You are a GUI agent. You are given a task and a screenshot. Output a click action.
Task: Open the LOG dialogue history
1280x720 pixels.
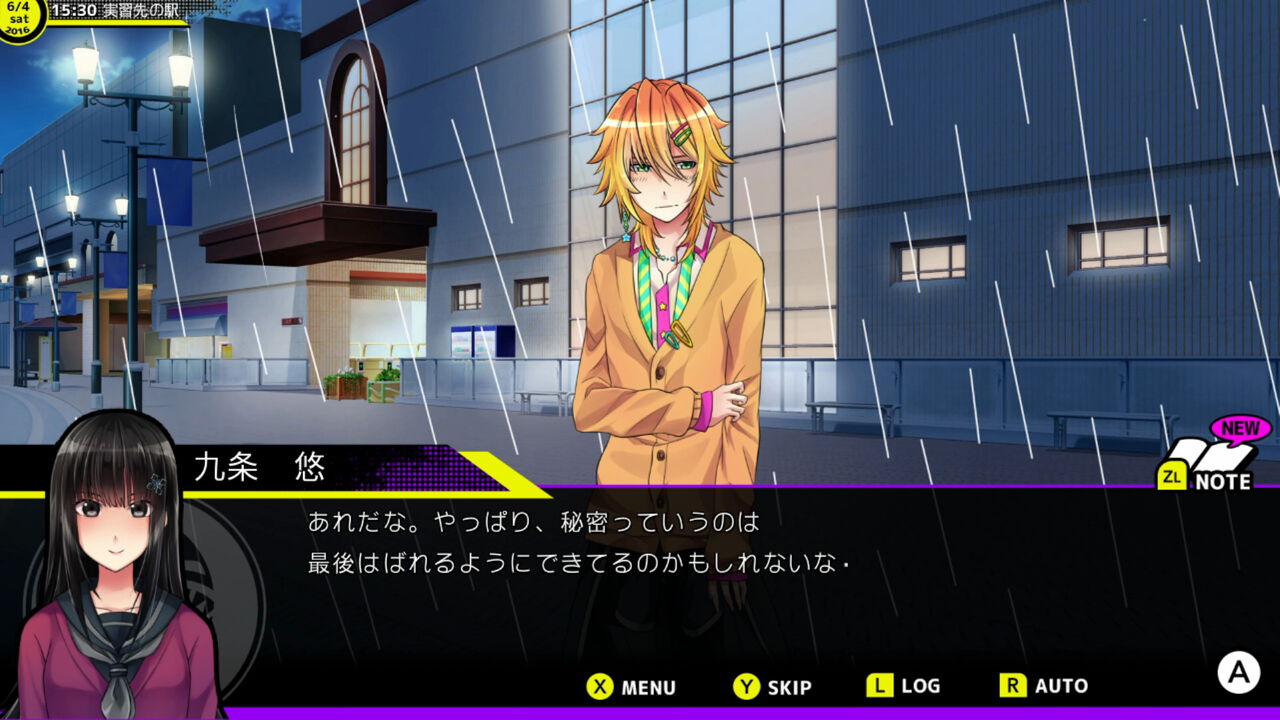[x=905, y=687]
